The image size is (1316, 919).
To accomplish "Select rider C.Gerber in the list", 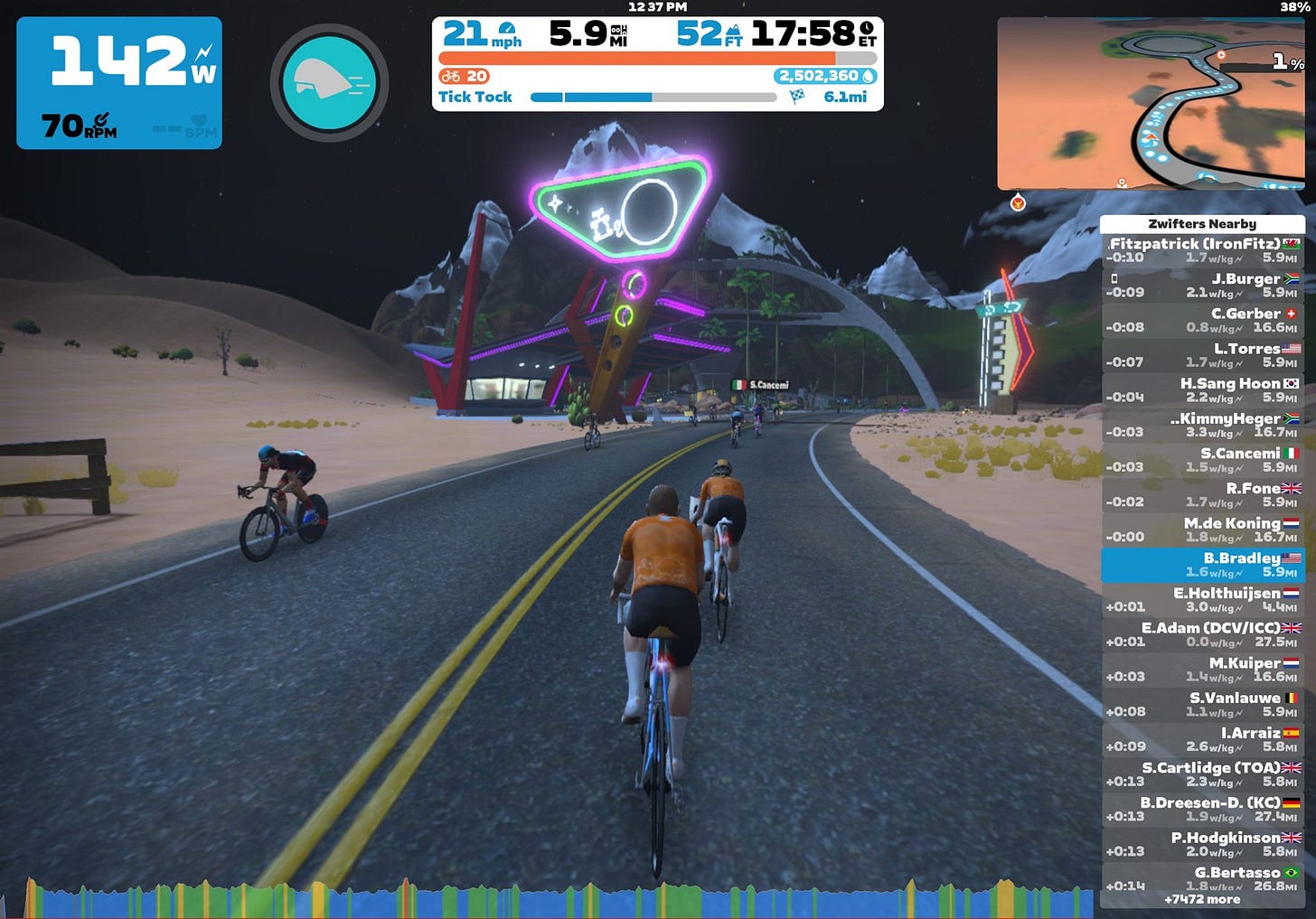I will pyautogui.click(x=1202, y=320).
